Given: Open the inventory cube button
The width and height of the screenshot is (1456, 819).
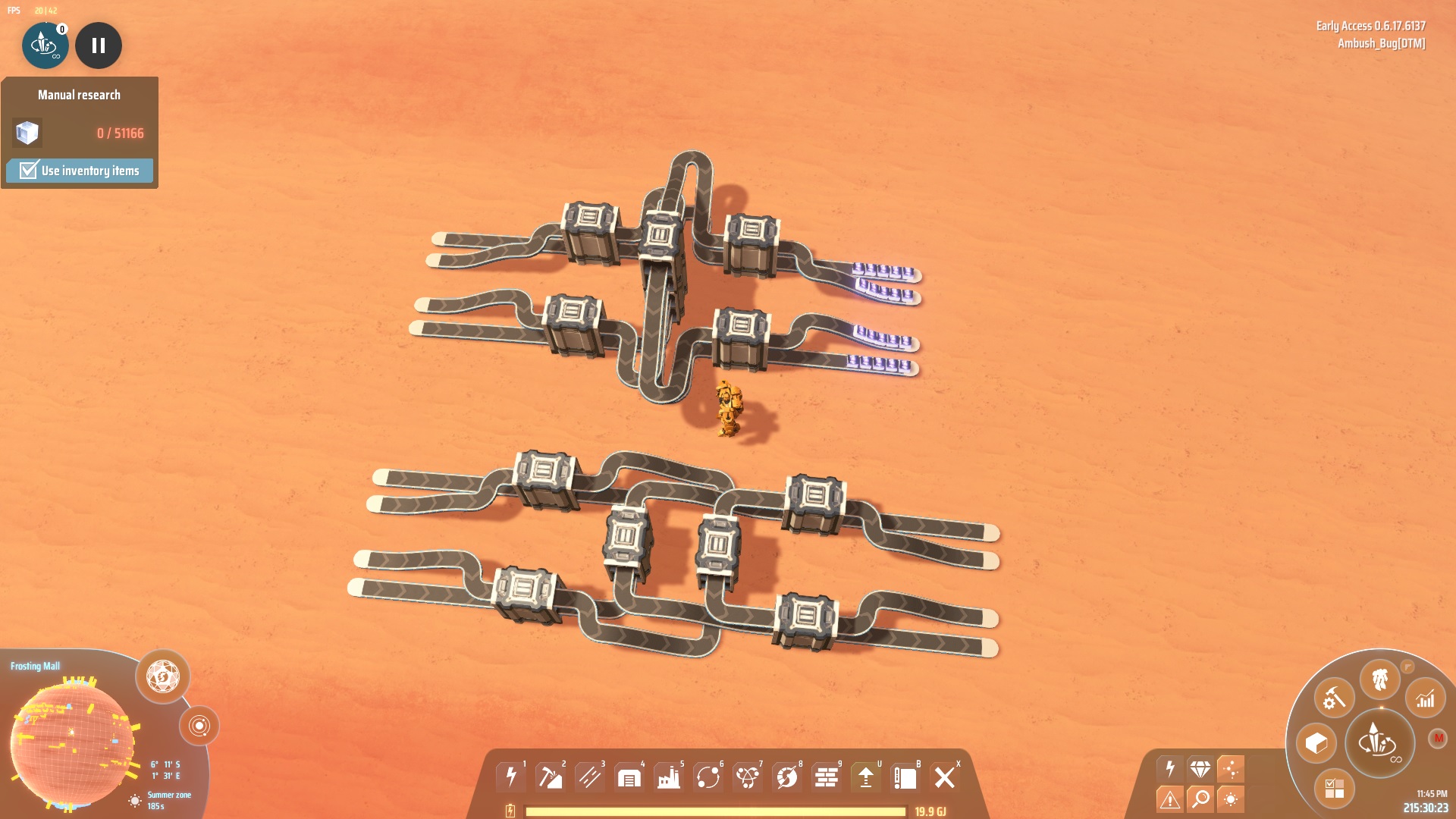Looking at the screenshot, I should pos(1316,743).
